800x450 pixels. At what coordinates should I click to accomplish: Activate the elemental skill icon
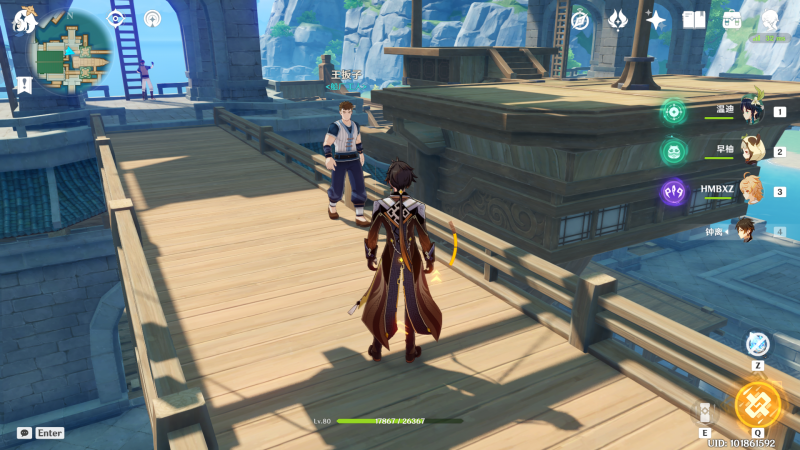tap(704, 412)
